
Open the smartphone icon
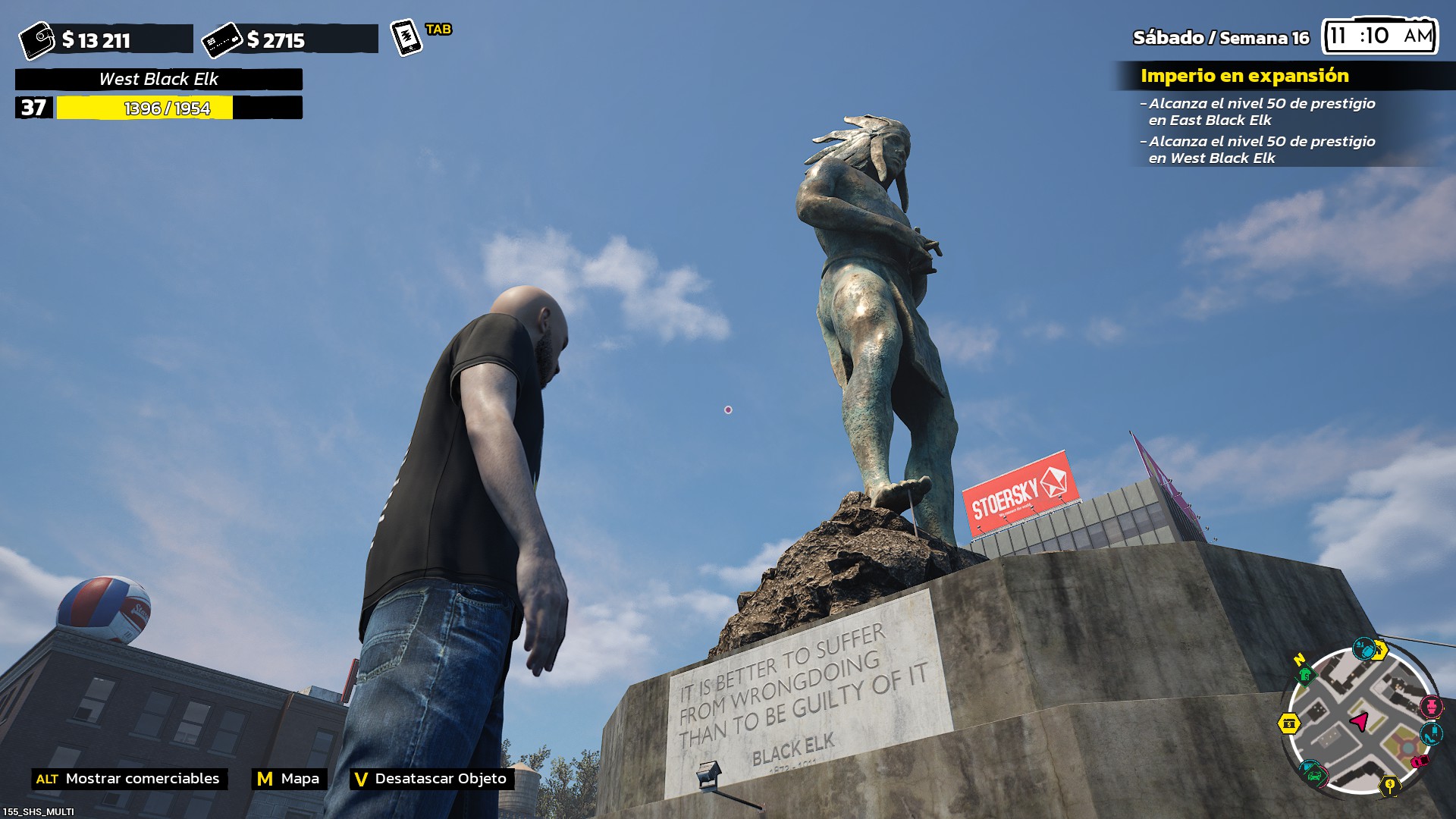[x=406, y=37]
